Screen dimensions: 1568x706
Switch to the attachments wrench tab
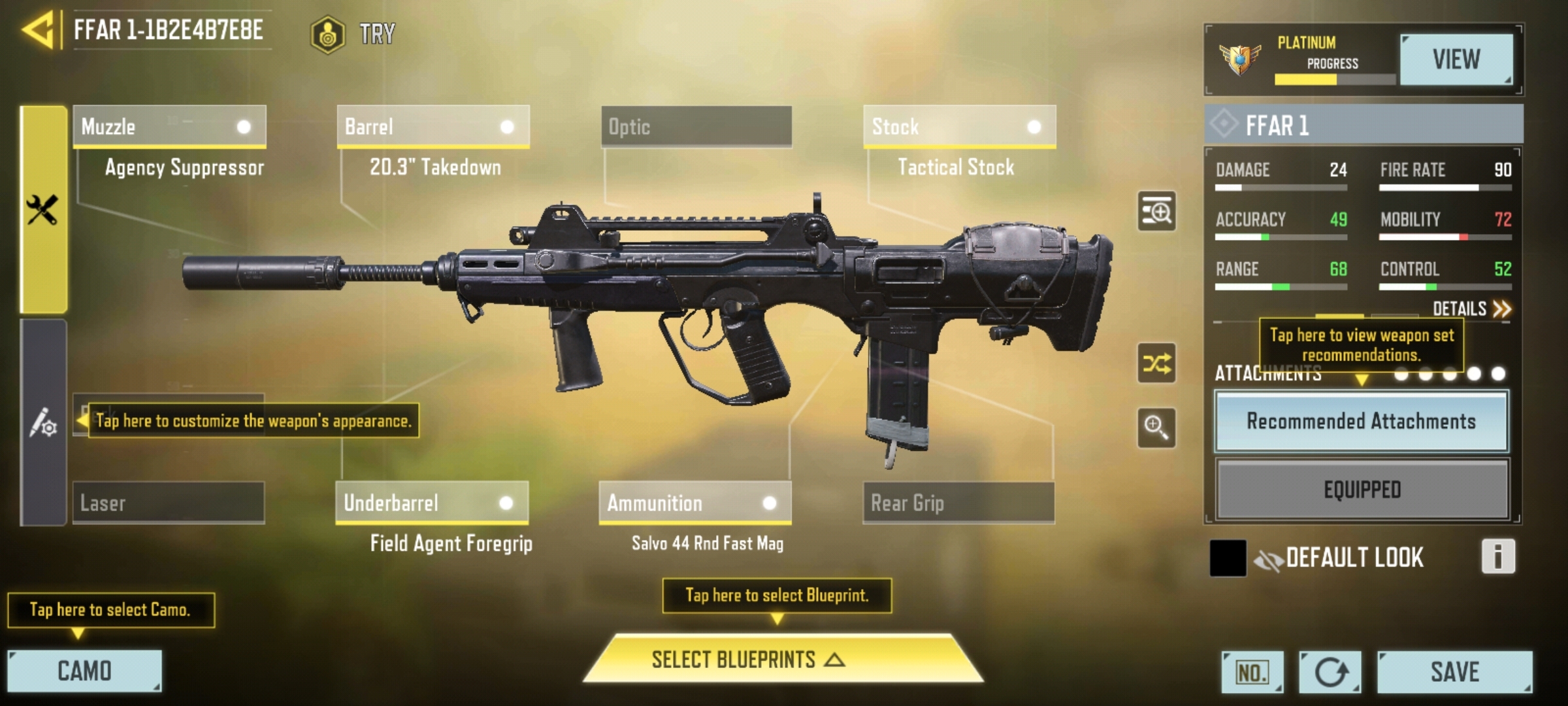(43, 209)
